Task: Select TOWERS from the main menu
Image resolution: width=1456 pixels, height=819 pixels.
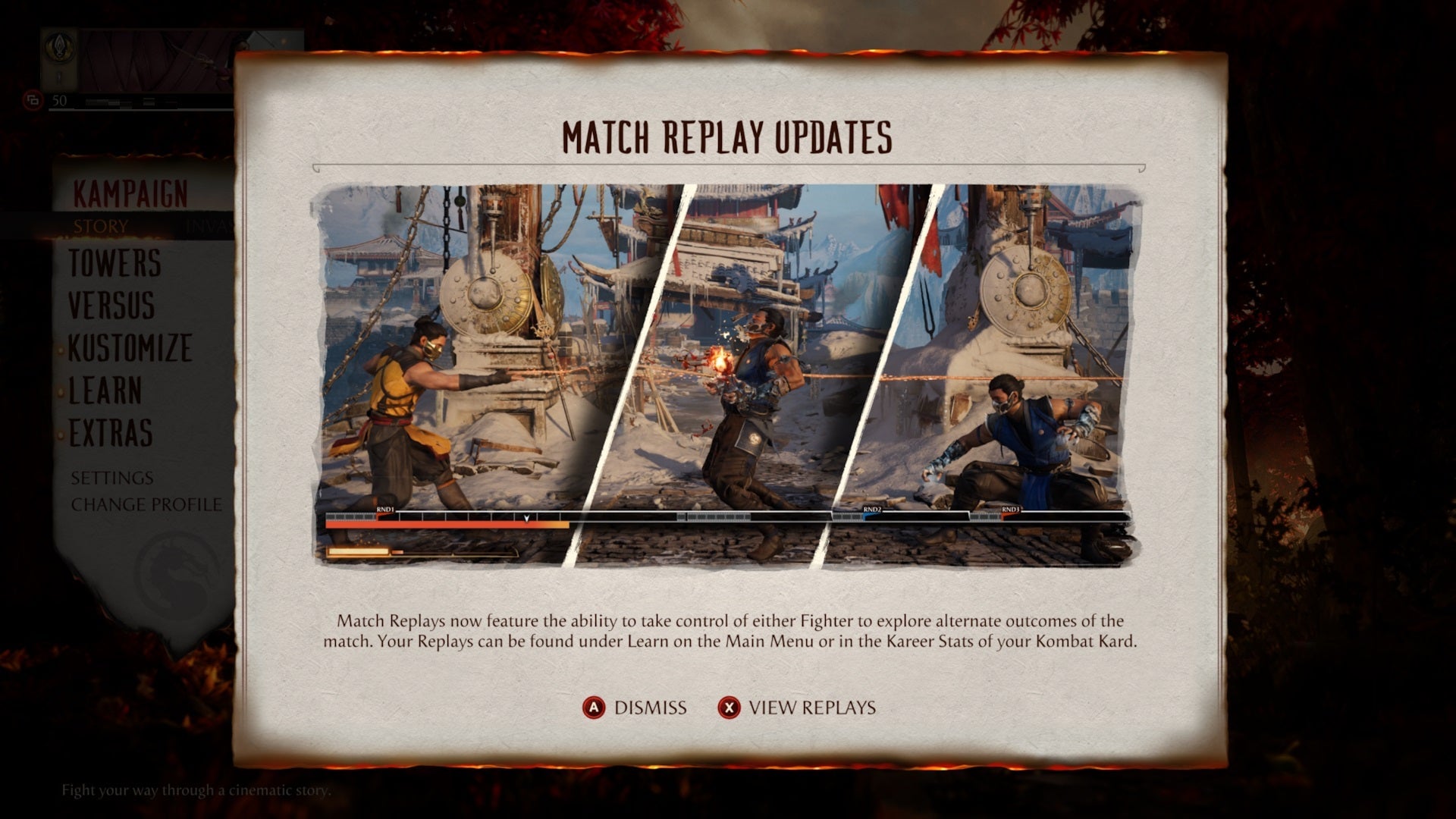Action: [x=113, y=265]
